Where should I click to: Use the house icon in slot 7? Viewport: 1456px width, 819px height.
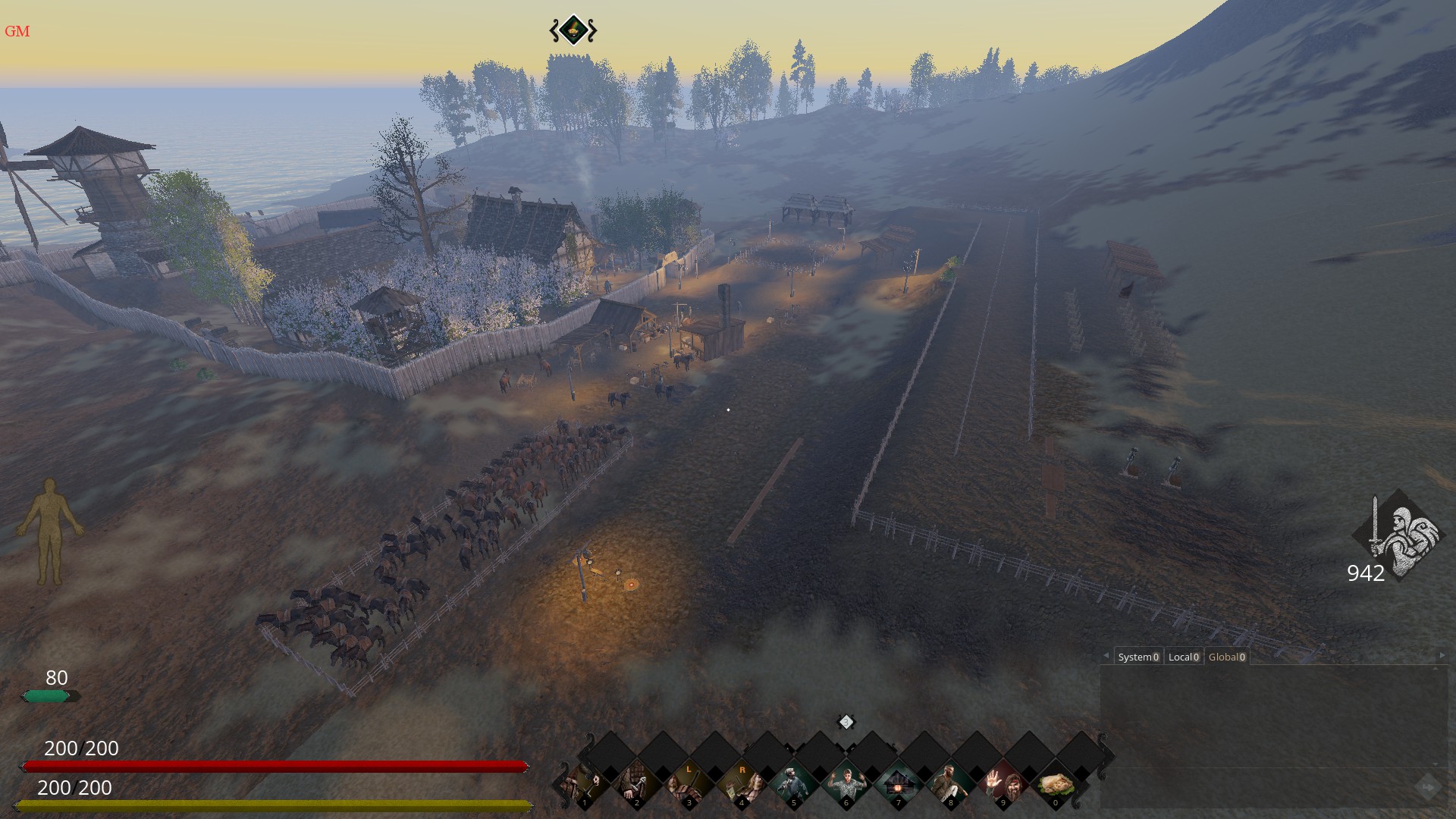click(899, 784)
